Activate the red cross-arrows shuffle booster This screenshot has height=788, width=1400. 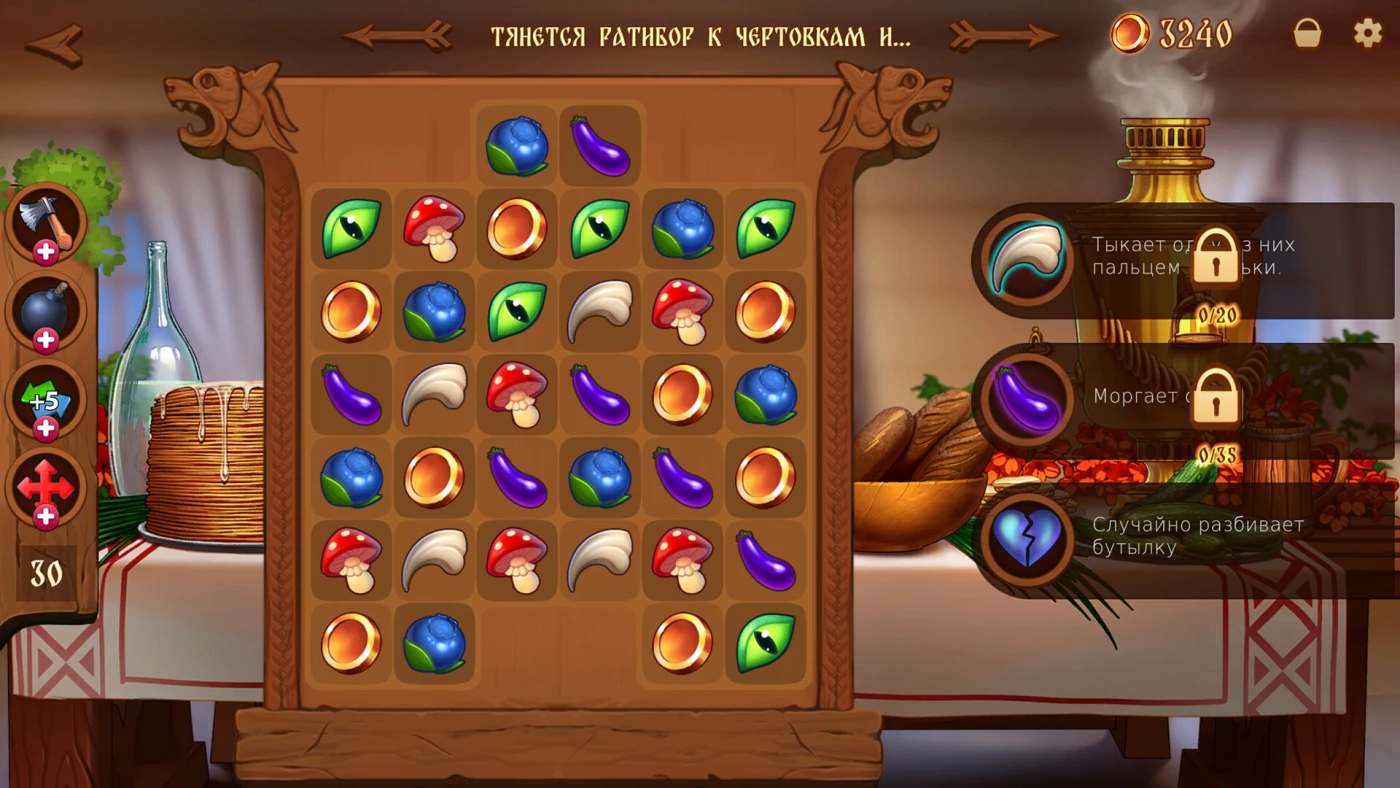pyautogui.click(x=46, y=488)
